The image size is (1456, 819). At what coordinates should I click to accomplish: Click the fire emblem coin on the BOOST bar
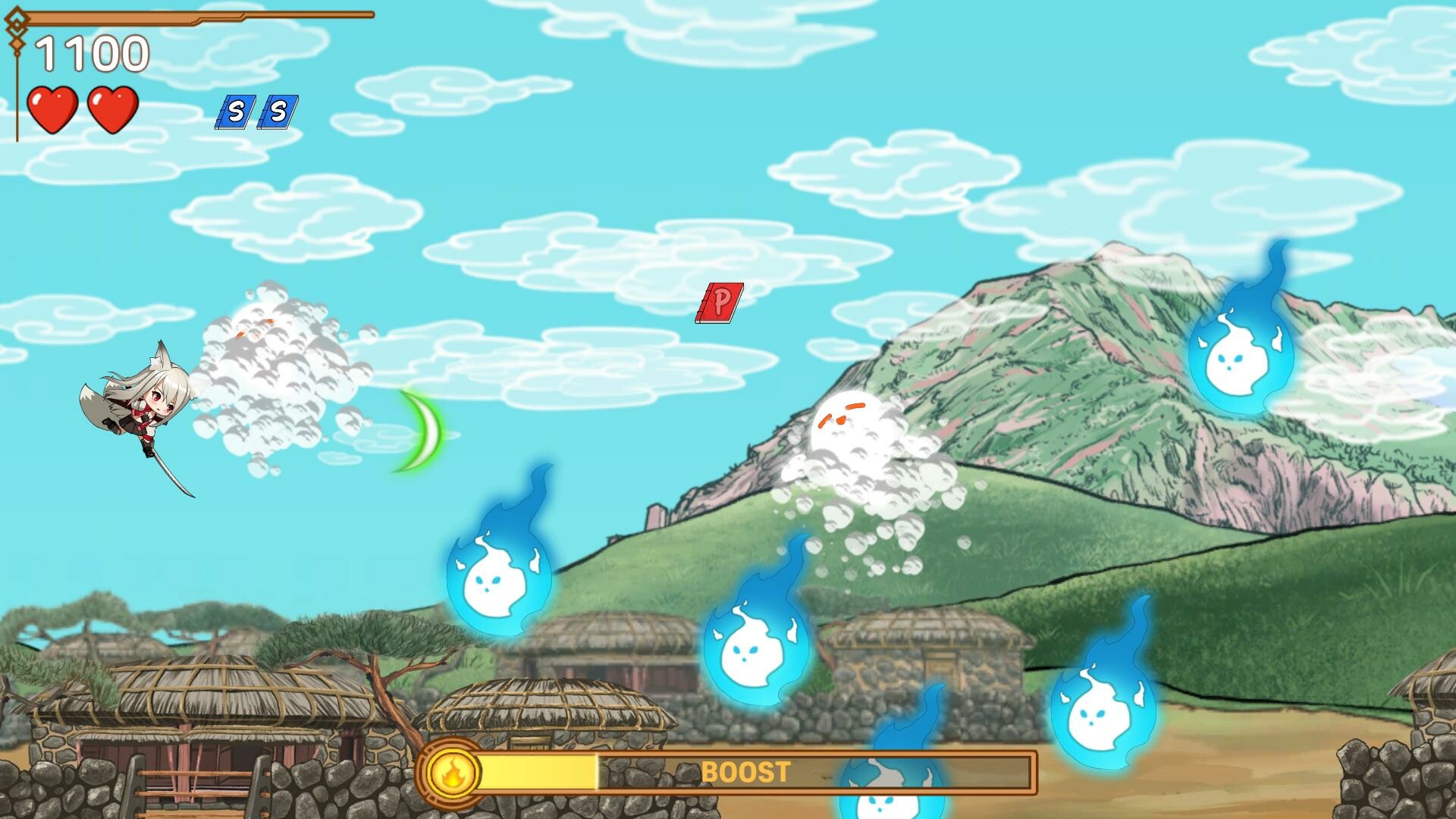point(453,773)
